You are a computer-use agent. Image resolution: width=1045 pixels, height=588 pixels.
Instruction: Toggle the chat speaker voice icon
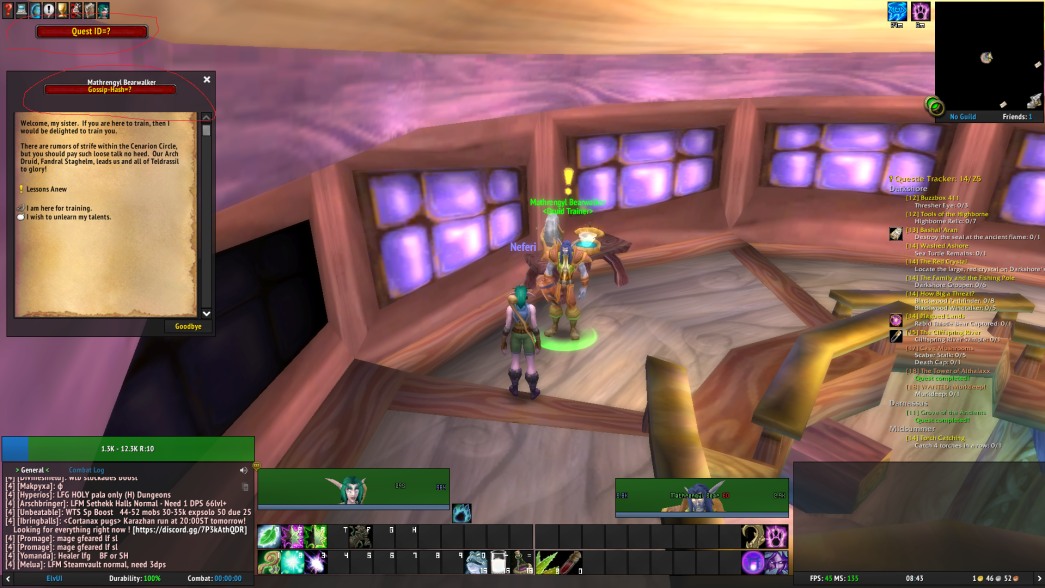[x=243, y=470]
